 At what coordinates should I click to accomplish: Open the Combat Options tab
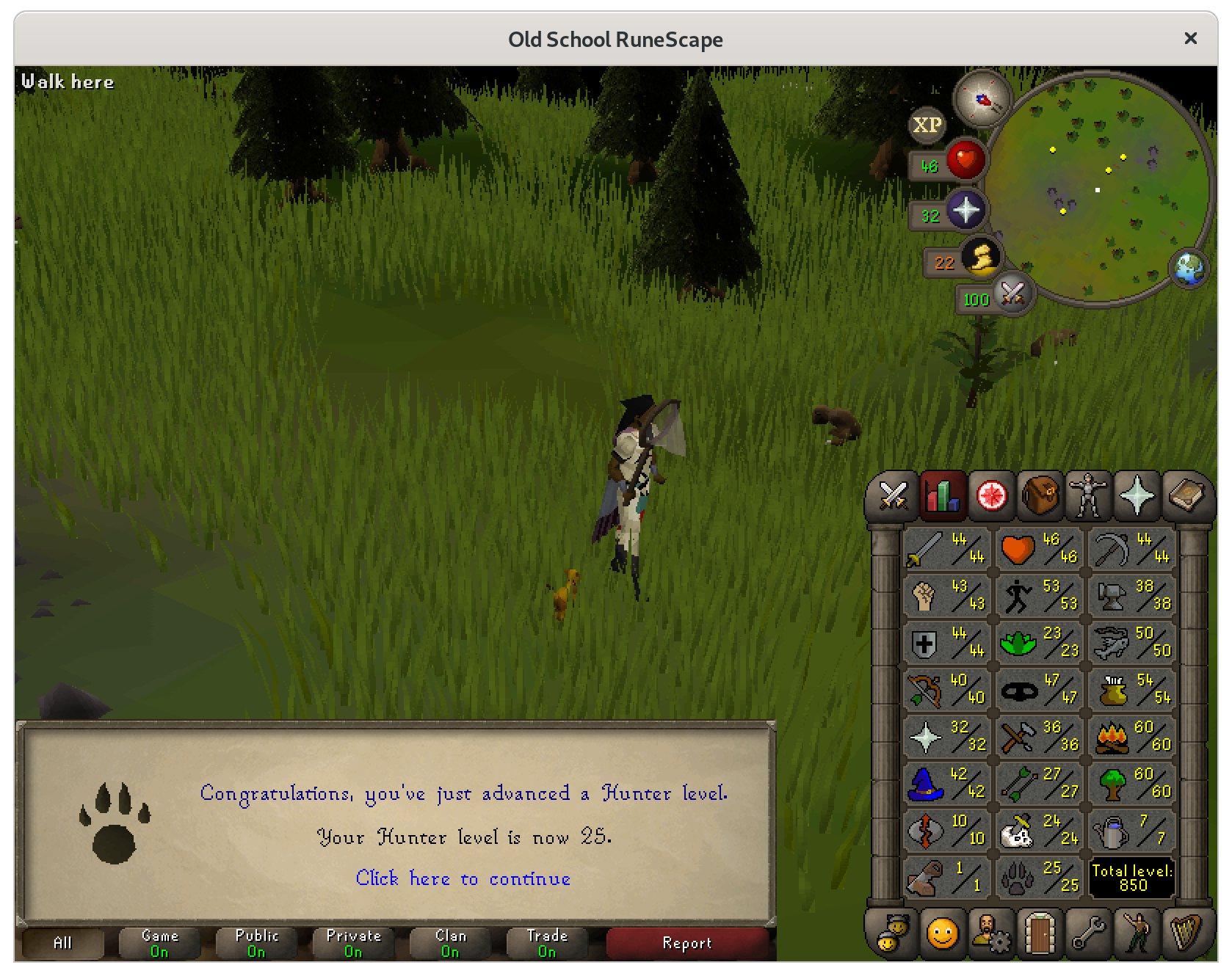[894, 496]
